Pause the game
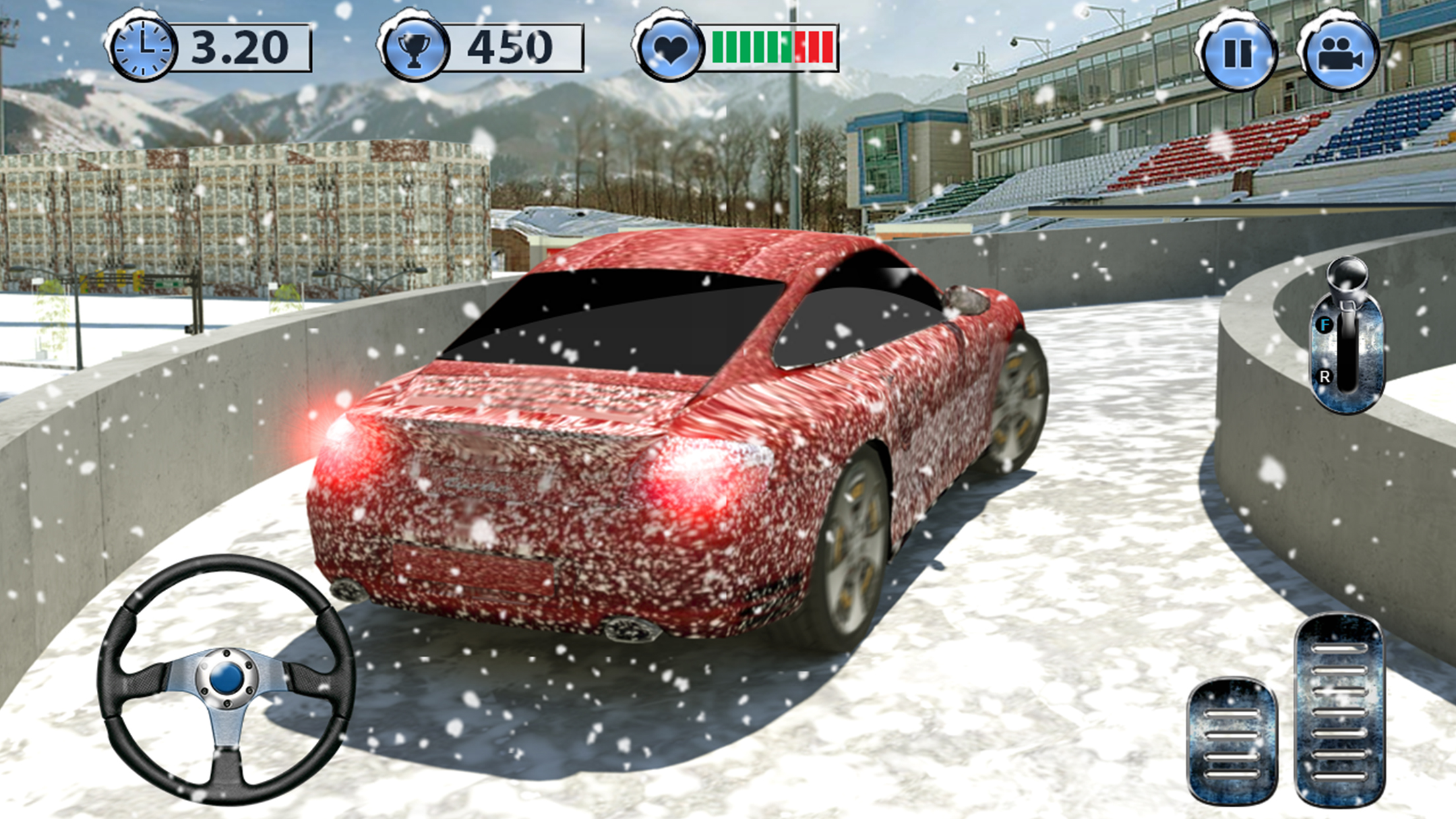This screenshot has width=1456, height=819. pos(1237,54)
